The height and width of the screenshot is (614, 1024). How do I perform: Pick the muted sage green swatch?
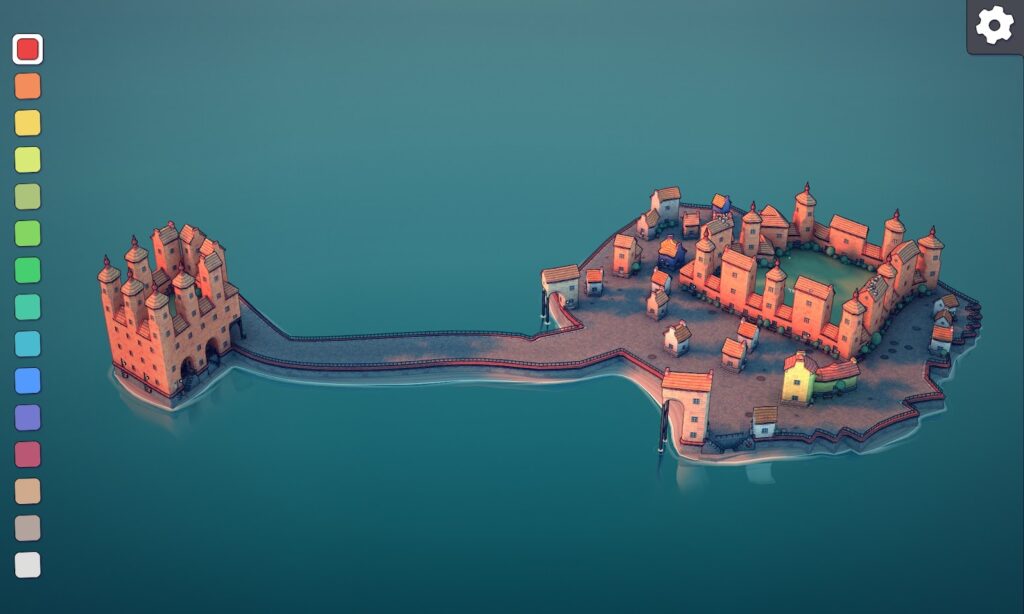[x=28, y=197]
